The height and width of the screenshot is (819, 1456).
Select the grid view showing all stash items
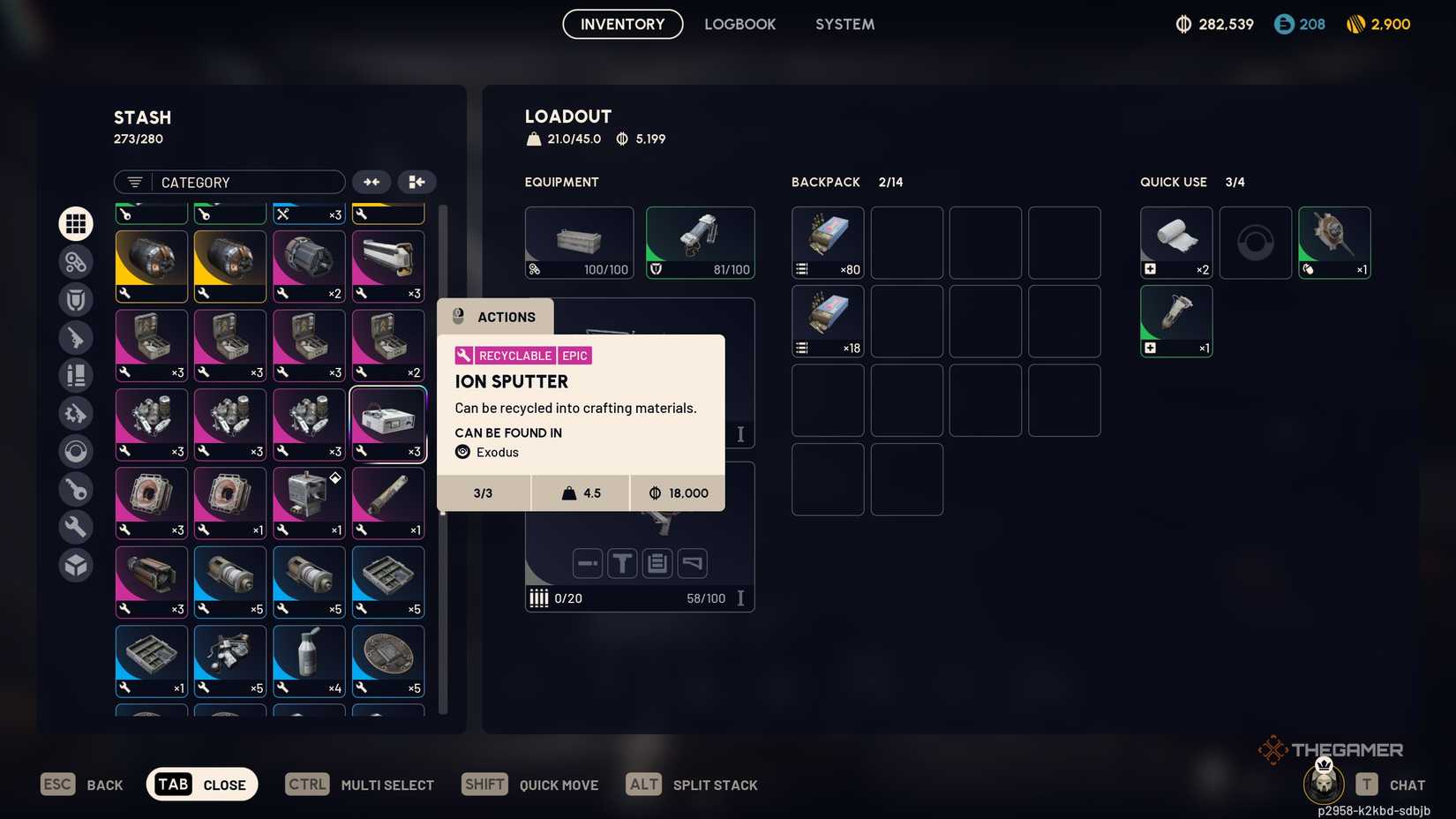[x=76, y=223]
